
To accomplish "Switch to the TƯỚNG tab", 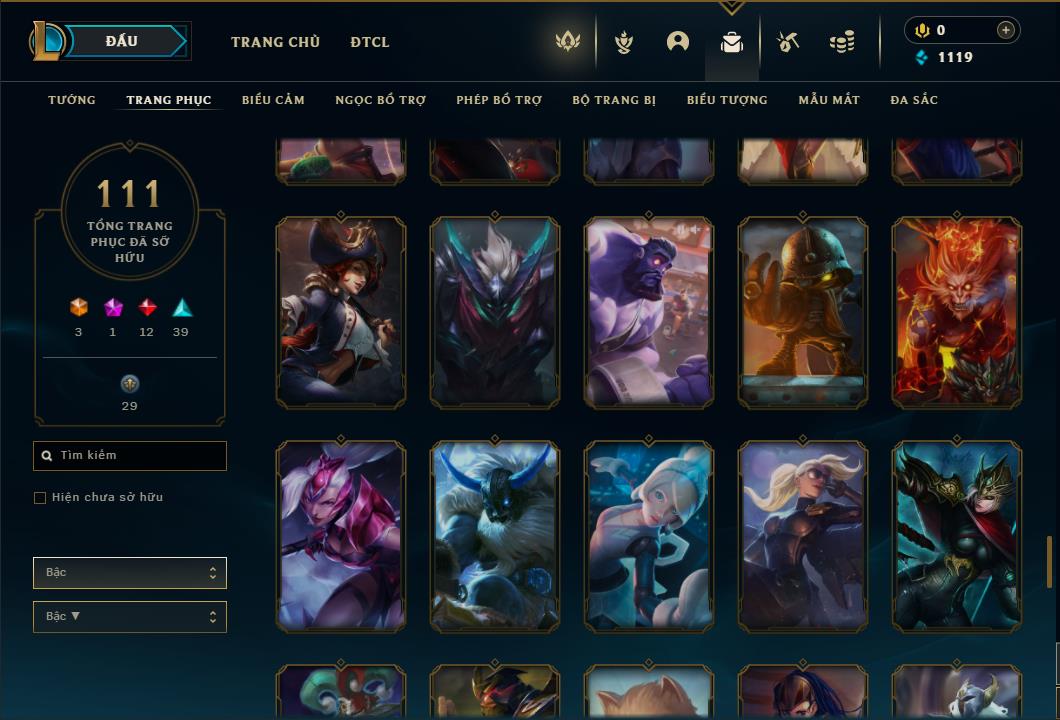I will (x=72, y=100).
